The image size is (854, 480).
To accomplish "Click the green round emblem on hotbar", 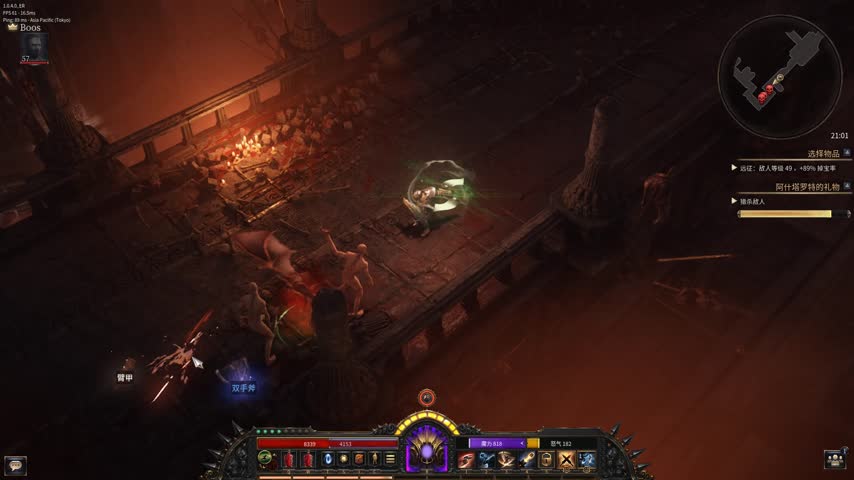I will coord(266,459).
